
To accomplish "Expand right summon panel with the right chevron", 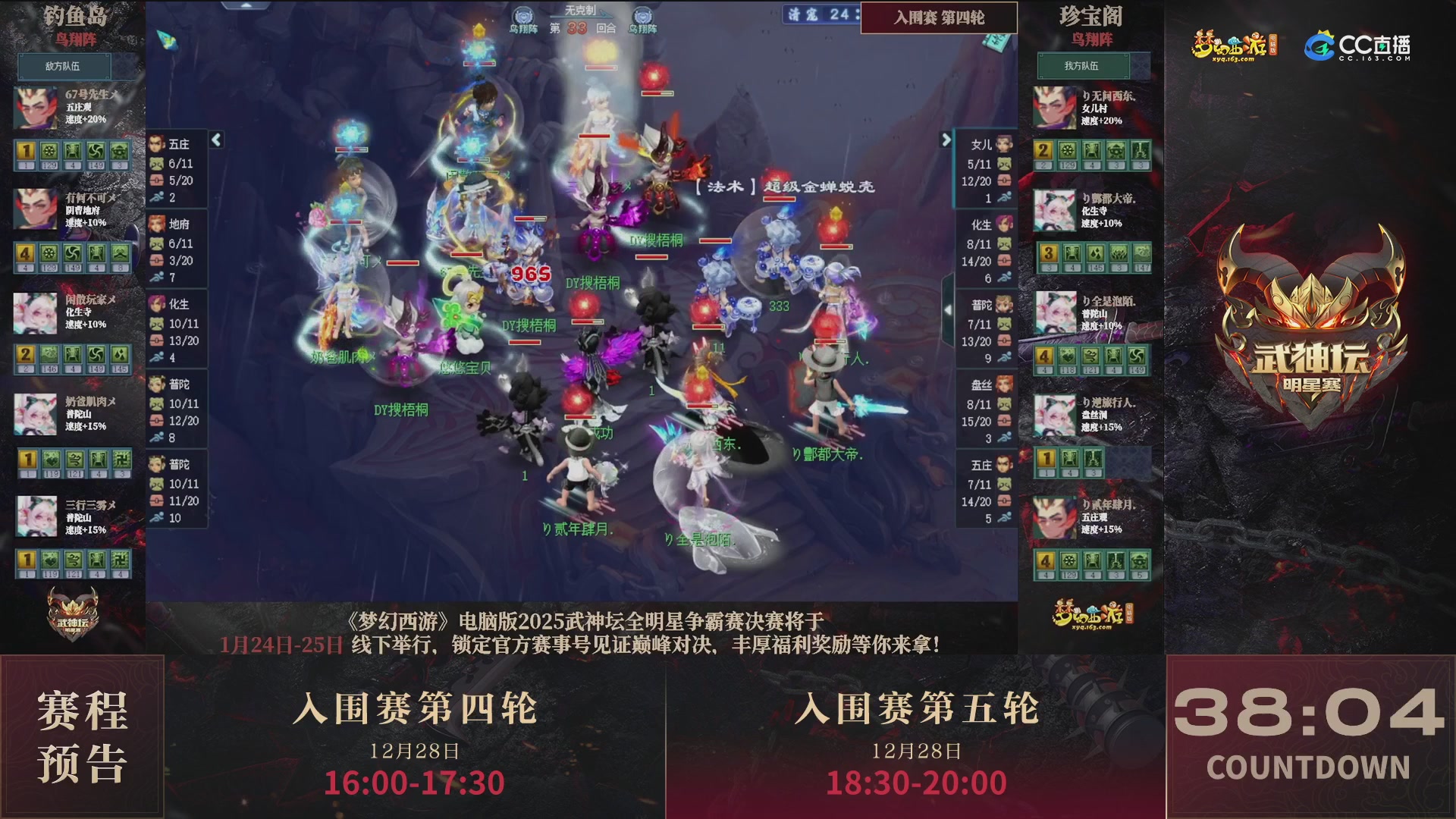I will [946, 140].
